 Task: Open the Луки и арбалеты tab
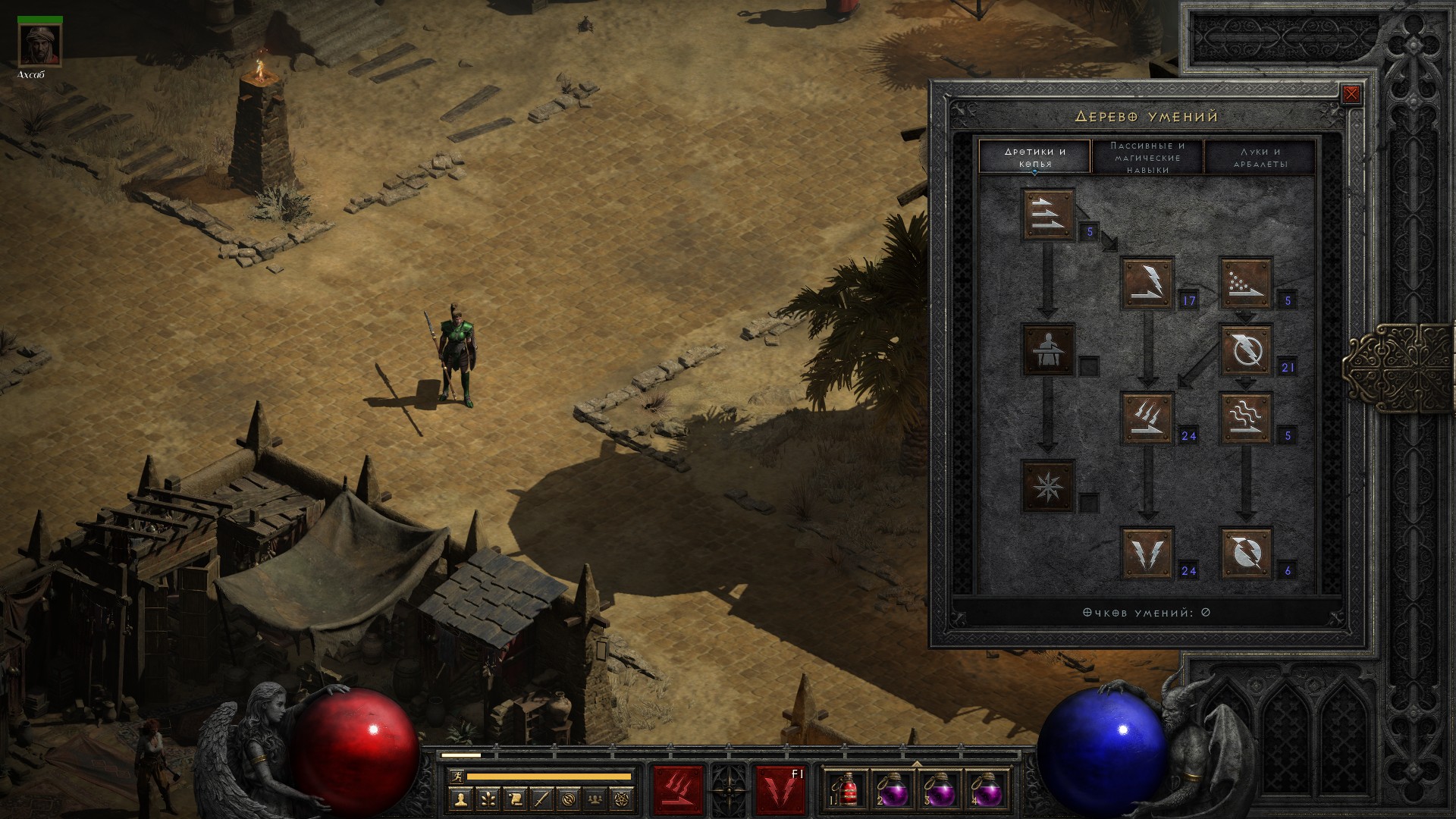1260,157
